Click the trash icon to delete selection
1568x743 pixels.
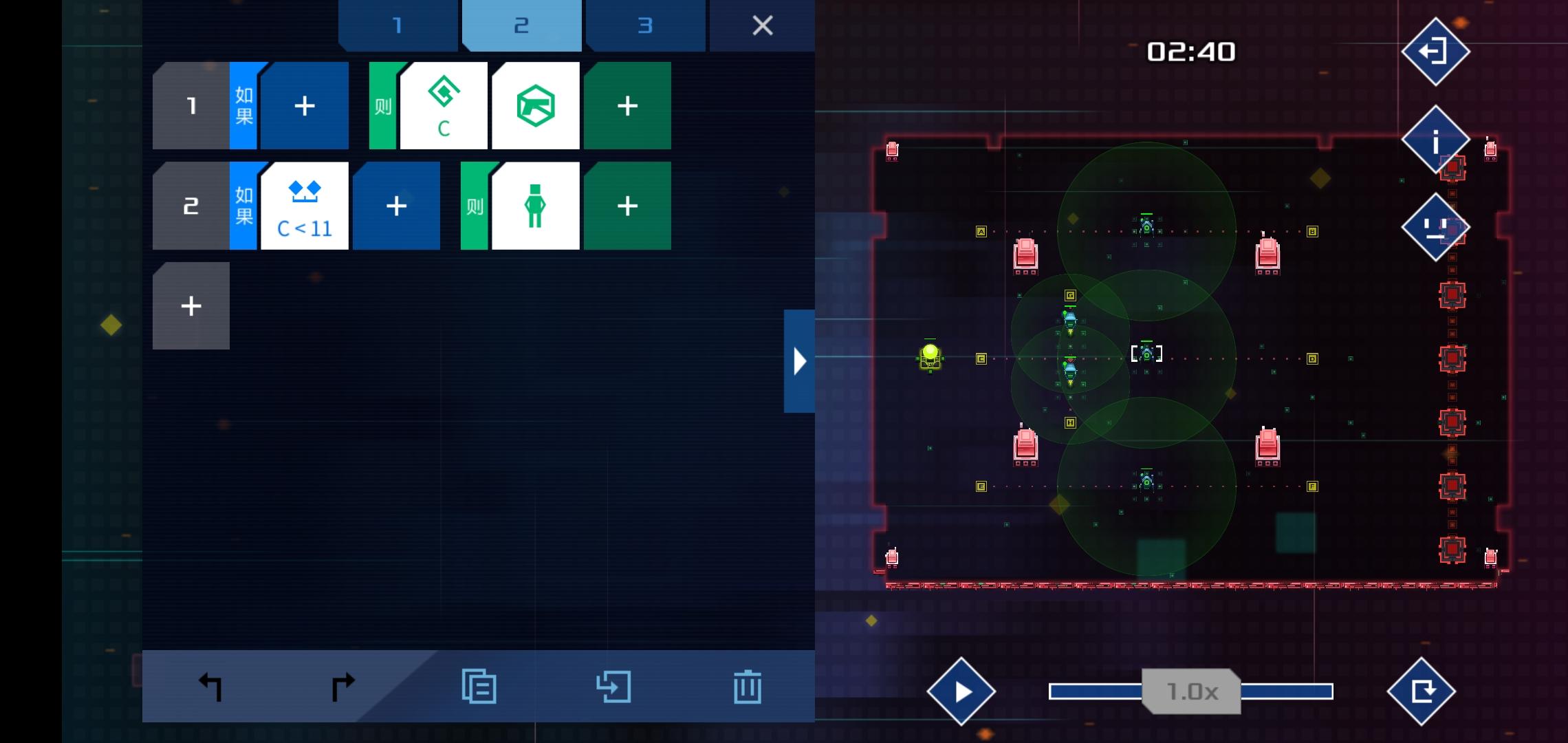point(748,685)
